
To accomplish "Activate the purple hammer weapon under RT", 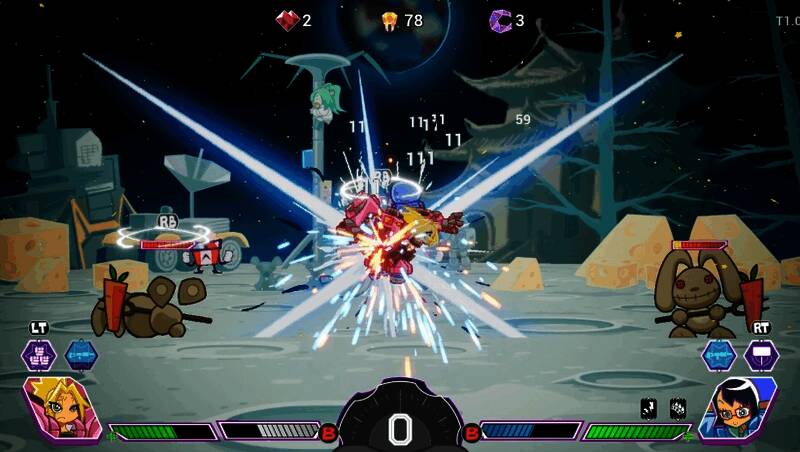I will pyautogui.click(x=760, y=355).
